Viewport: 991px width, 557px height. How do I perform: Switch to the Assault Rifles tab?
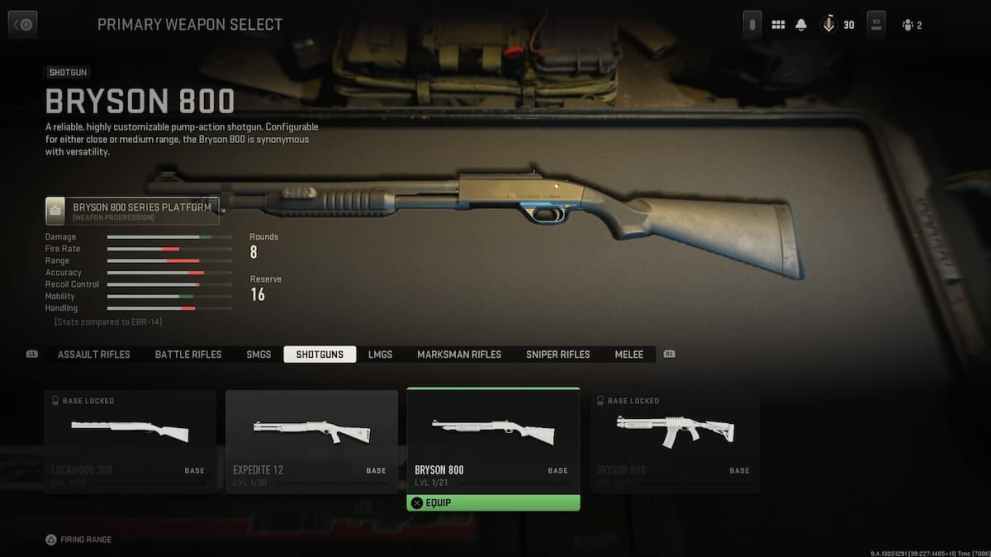tap(94, 355)
